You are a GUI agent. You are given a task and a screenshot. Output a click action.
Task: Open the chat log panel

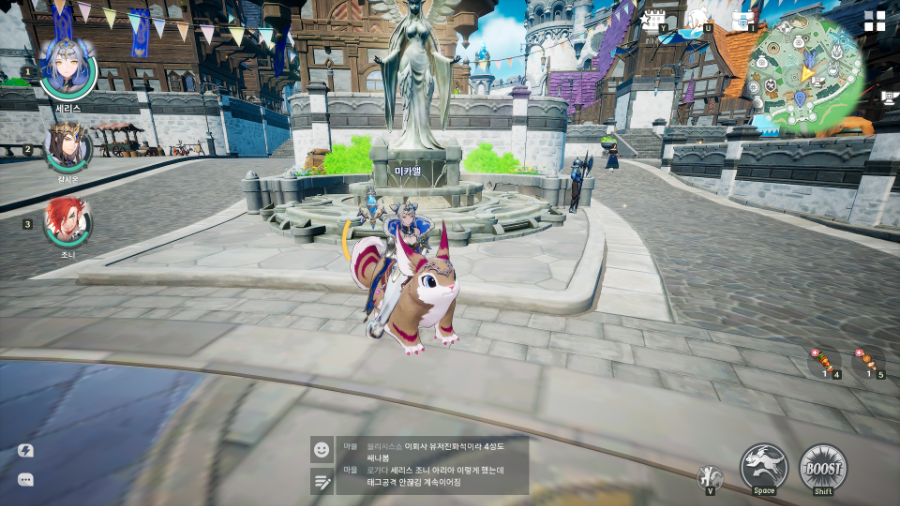click(432, 464)
